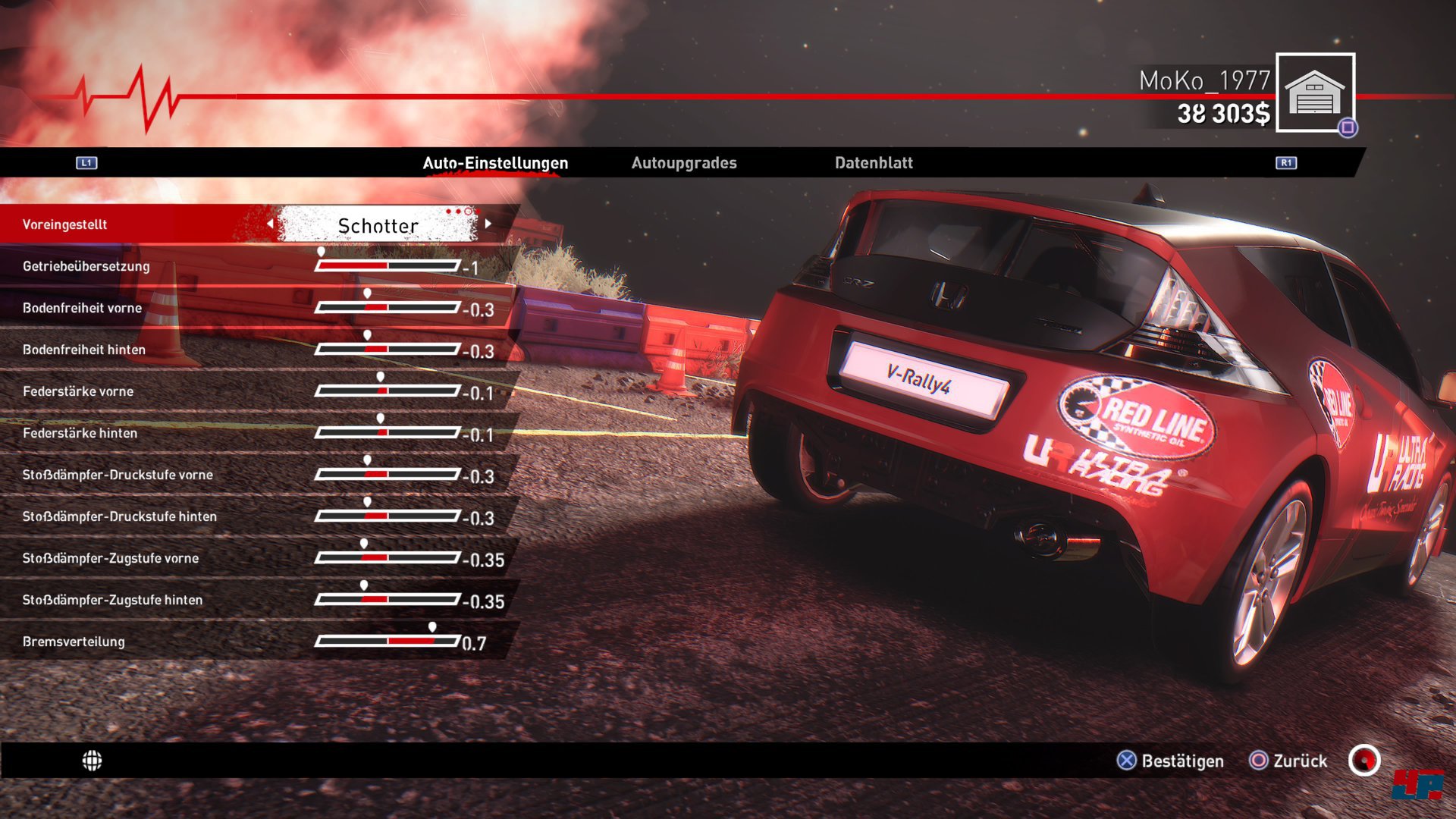The height and width of the screenshot is (819, 1456).
Task: Show the Datenblatt tab
Action: (x=874, y=163)
